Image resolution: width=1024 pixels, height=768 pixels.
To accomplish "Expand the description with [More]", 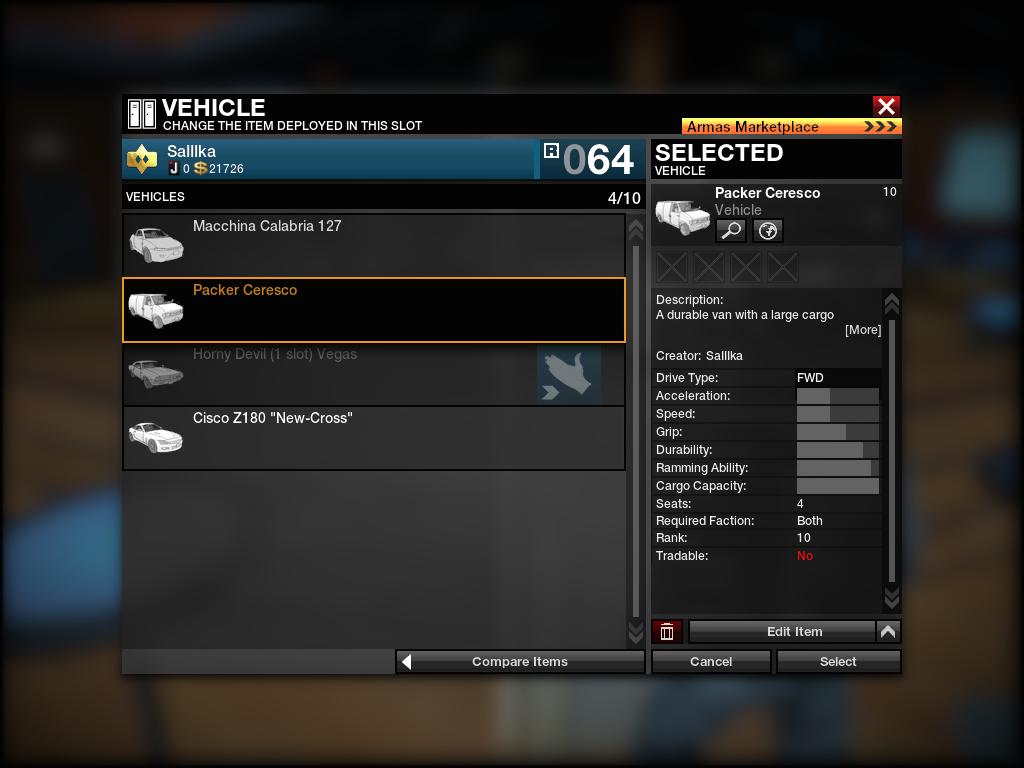I will [863, 330].
